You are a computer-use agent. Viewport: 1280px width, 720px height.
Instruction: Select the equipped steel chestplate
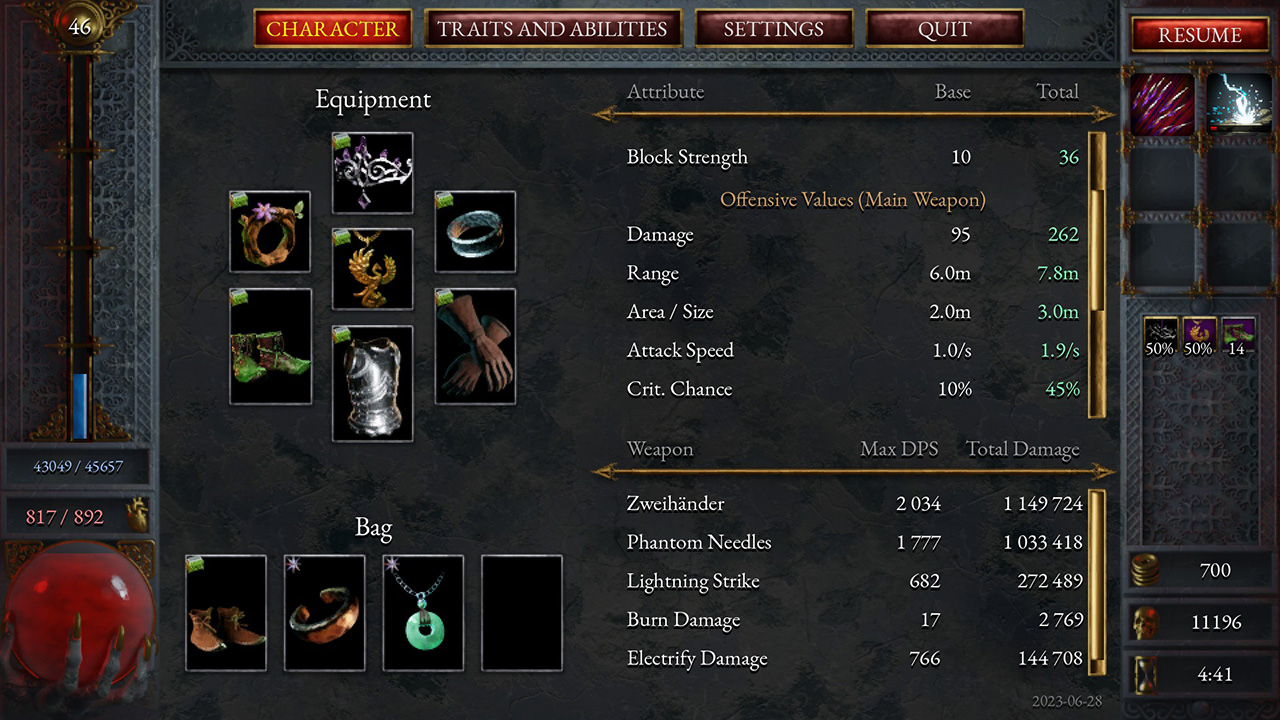372,382
